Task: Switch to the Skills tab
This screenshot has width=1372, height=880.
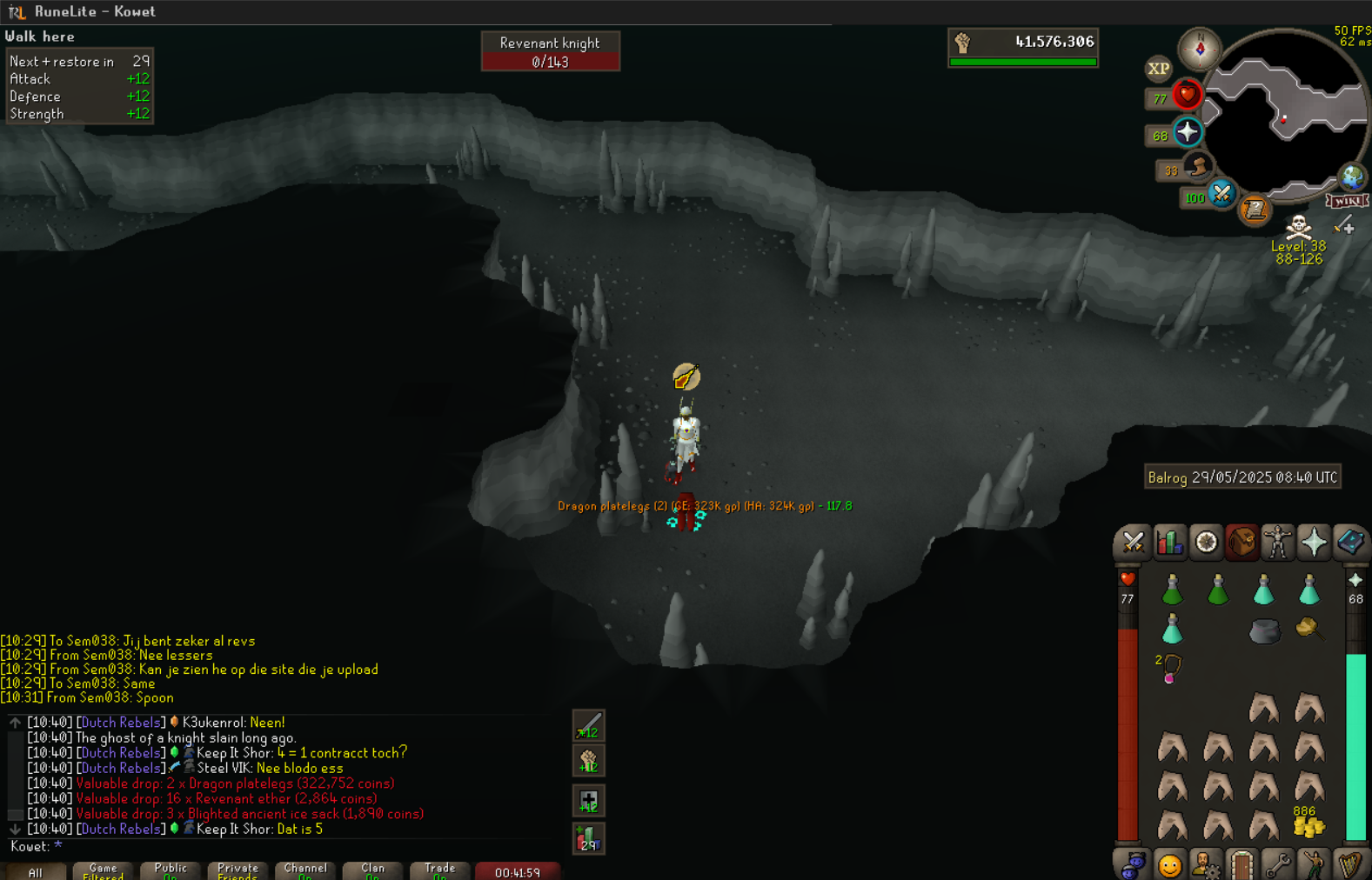Action: coord(1169,543)
